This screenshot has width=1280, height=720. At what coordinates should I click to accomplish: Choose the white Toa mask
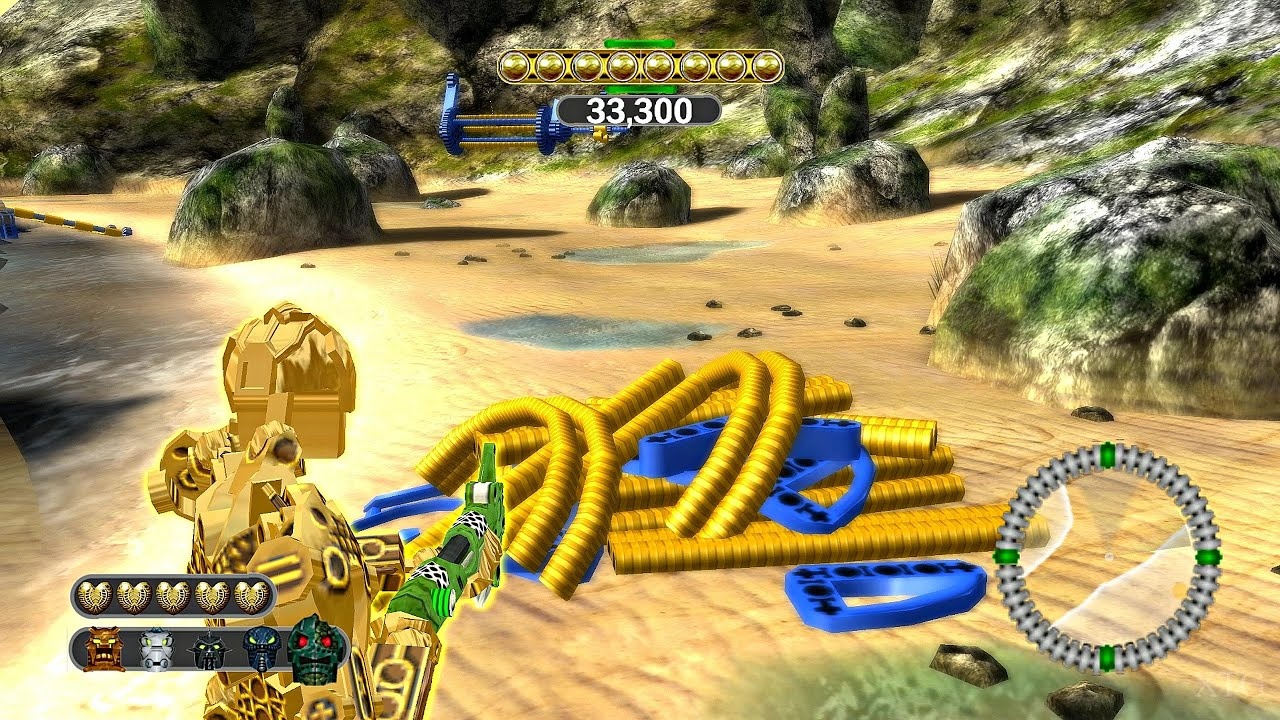(157, 649)
